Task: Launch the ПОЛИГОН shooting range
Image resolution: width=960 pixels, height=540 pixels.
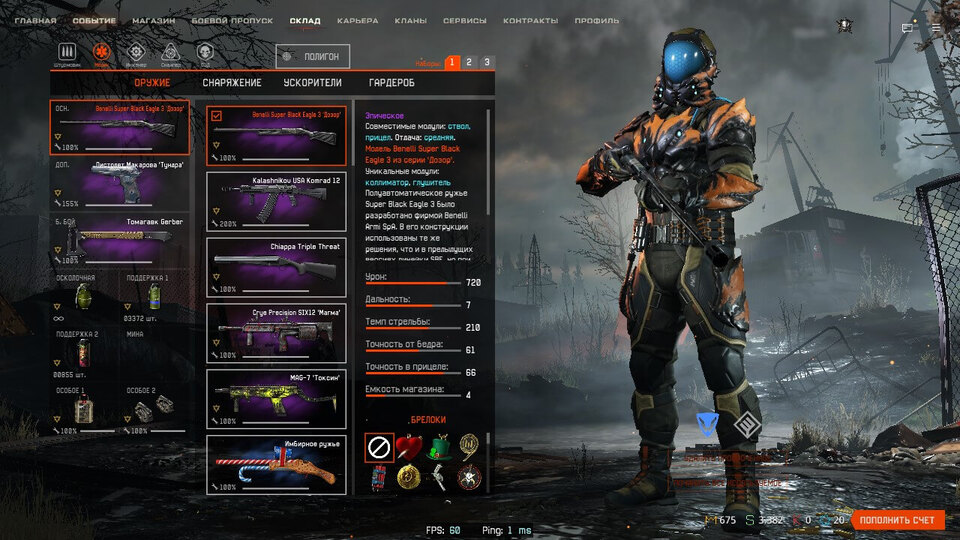Action: point(313,57)
